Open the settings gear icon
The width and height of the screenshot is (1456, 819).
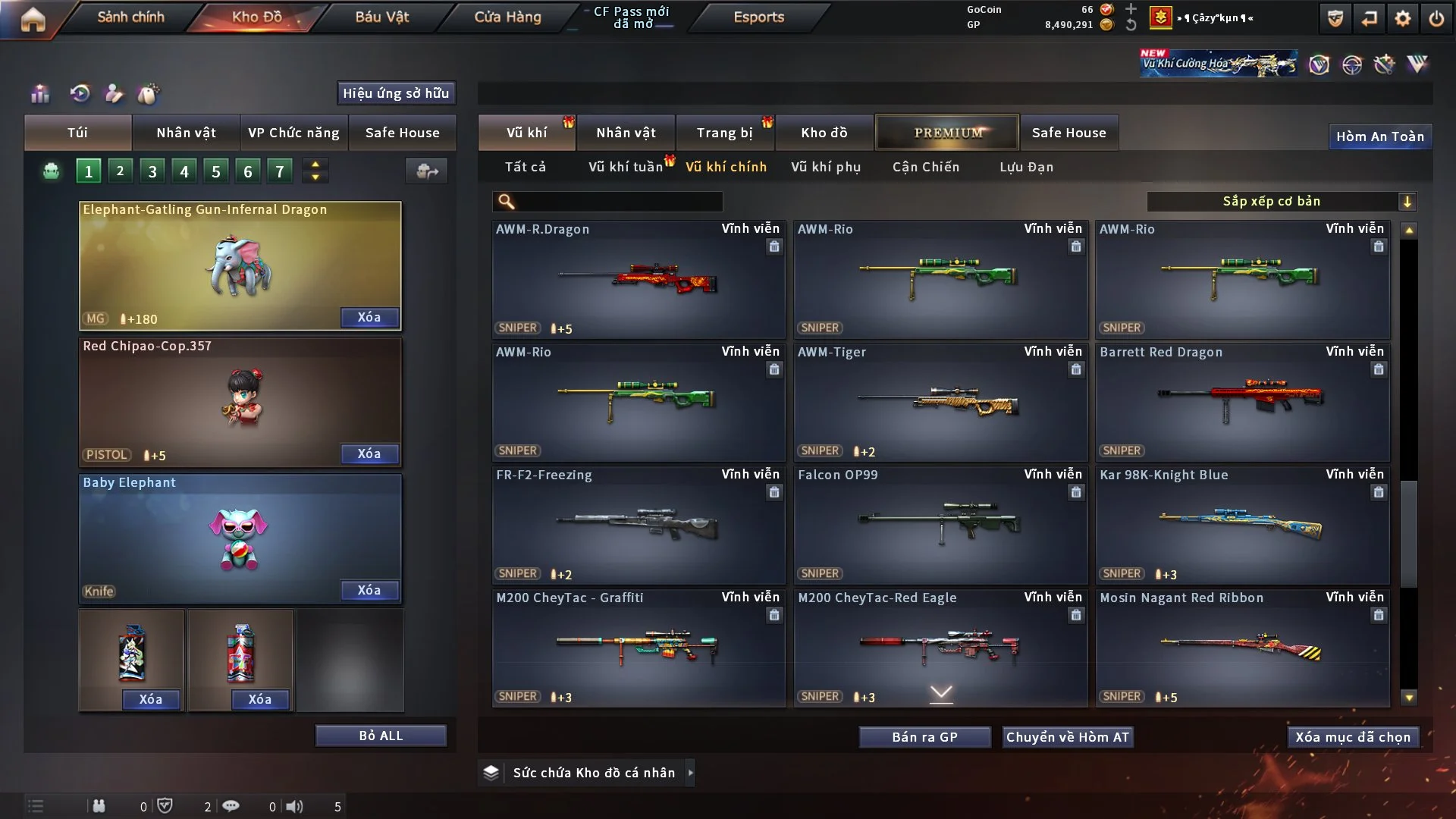coord(1402,18)
